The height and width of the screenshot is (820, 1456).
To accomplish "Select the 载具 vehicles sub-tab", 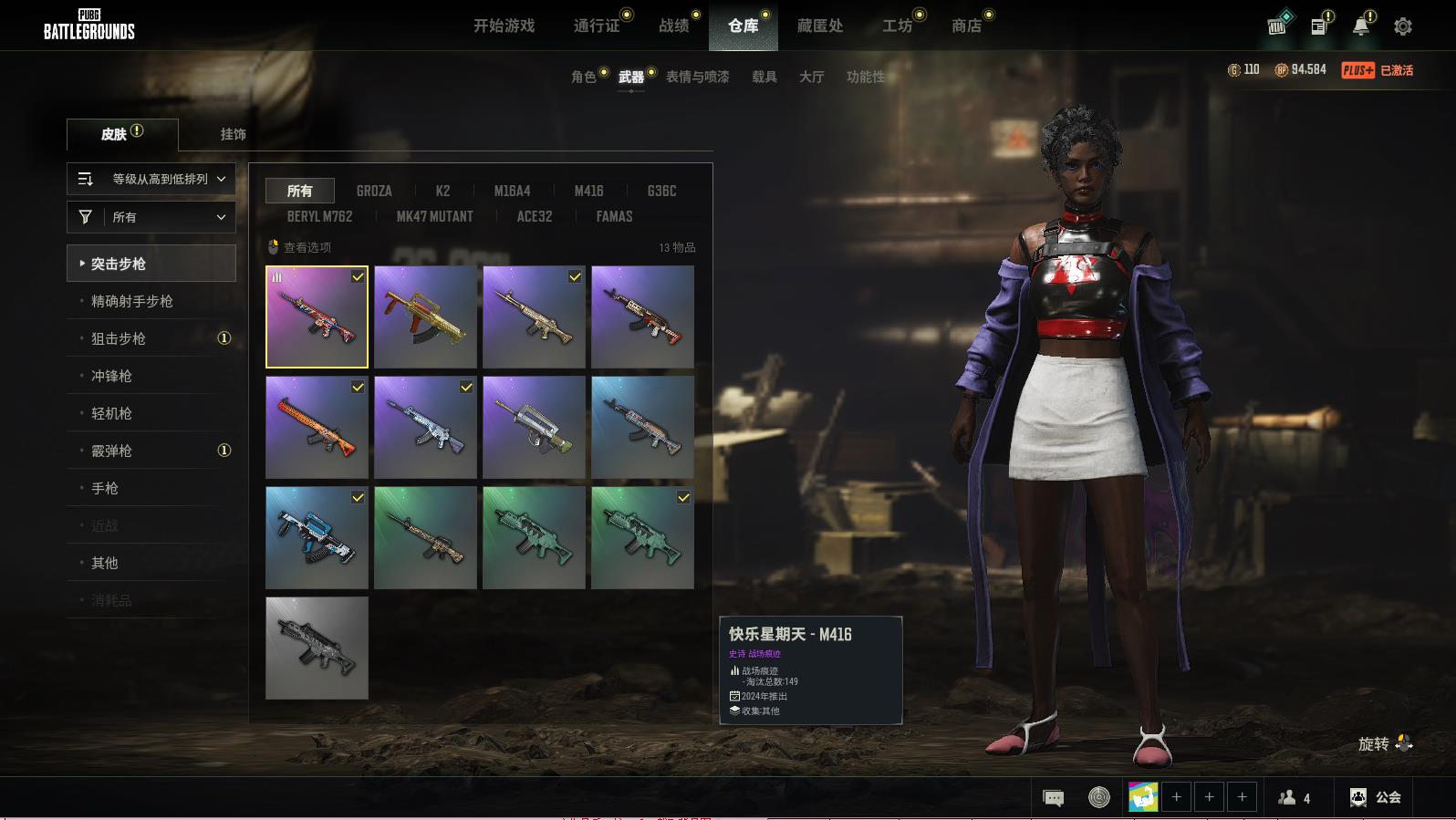I will point(764,77).
